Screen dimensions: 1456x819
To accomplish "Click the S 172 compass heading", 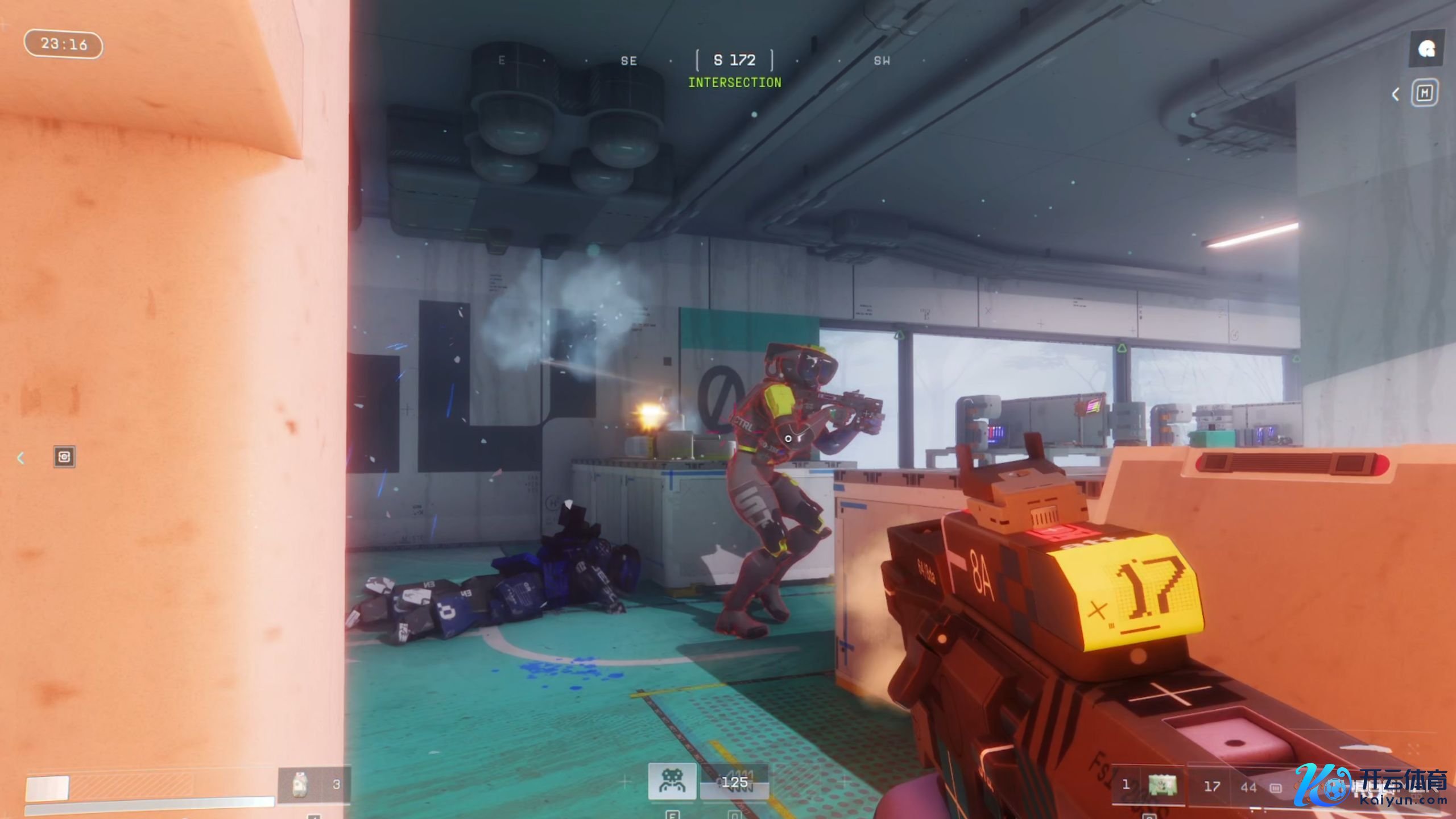I will click(734, 60).
